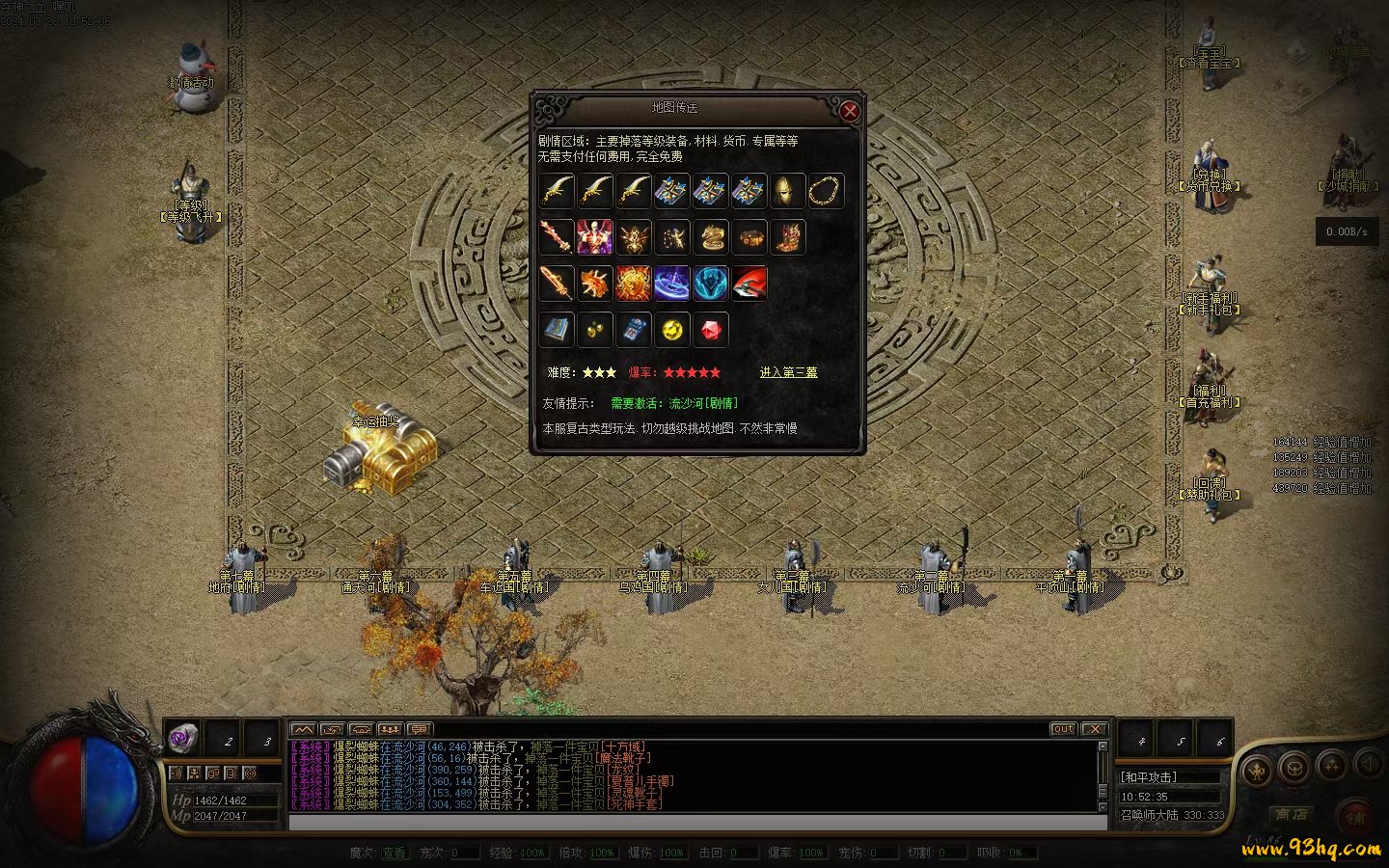
Task: Toggle the sound speaker button
Action: click(x=1368, y=766)
